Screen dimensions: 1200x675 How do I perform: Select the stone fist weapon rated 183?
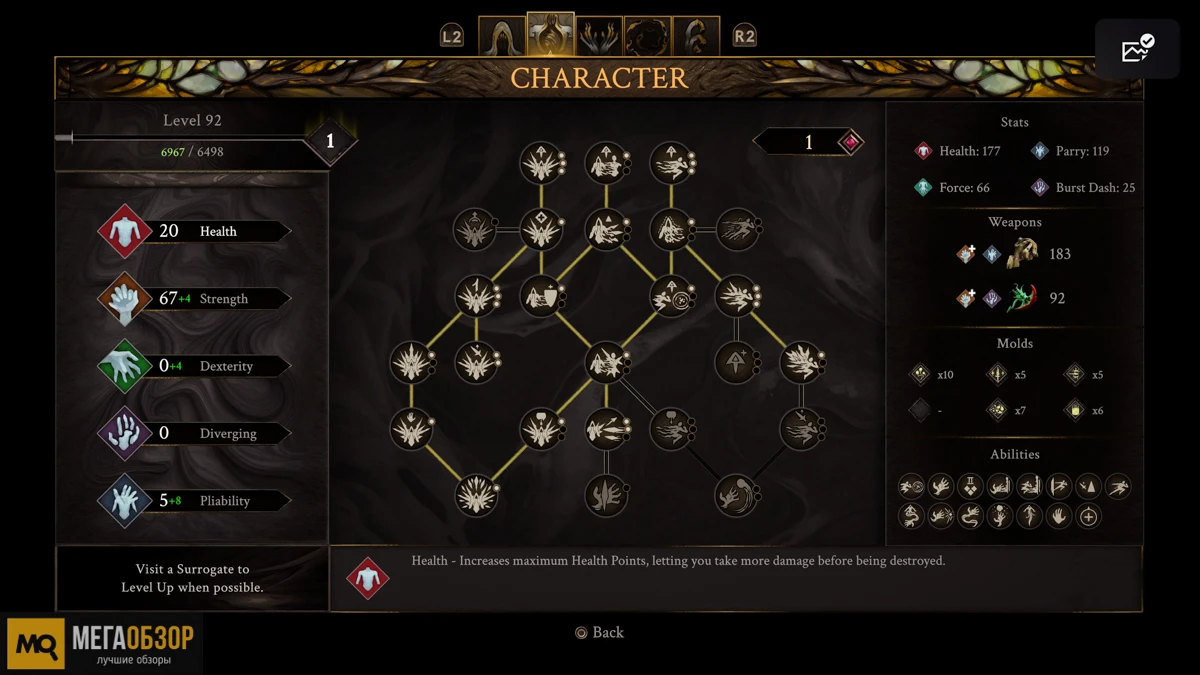click(1021, 254)
